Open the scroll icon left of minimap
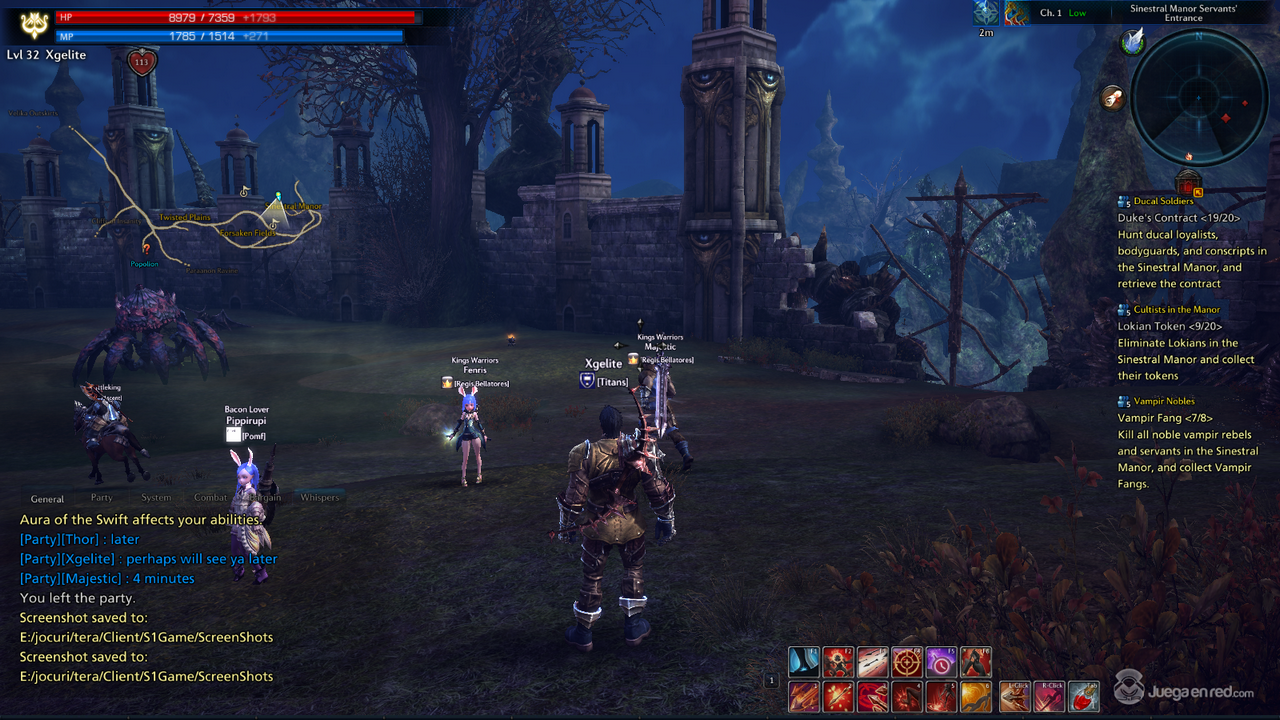The image size is (1280, 720). (x=1112, y=97)
